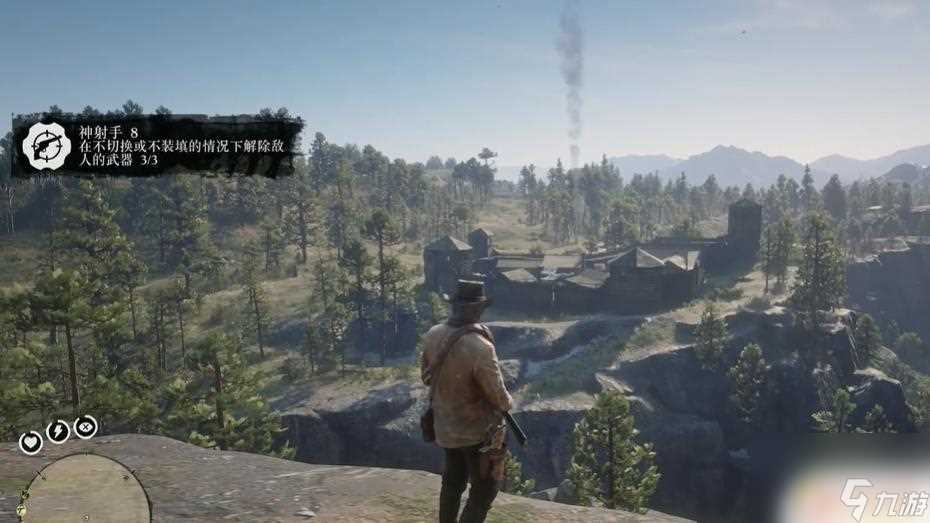Select the heart health core icon
This screenshot has height=523, width=930.
30,442
